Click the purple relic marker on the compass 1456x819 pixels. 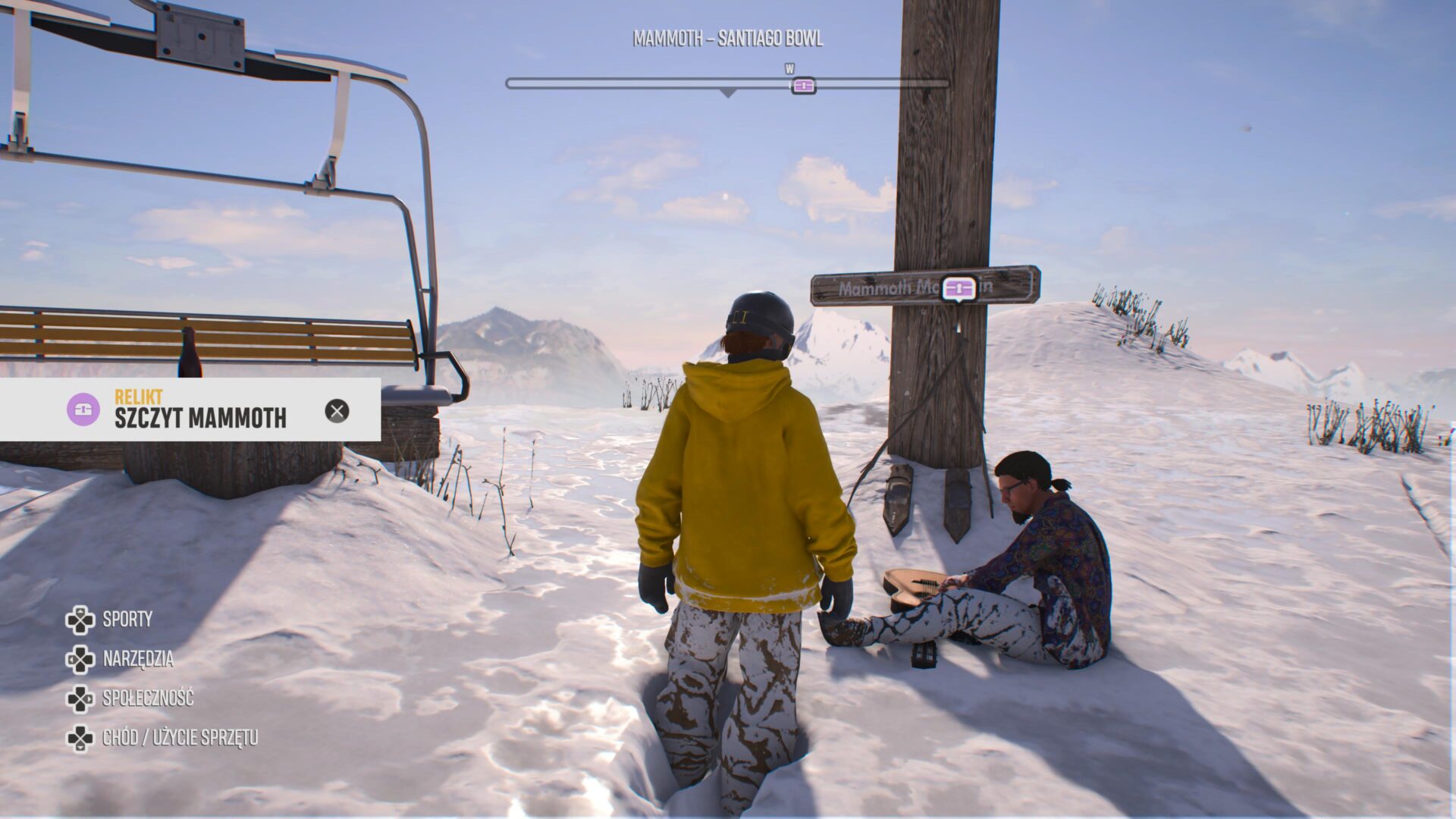(x=803, y=85)
